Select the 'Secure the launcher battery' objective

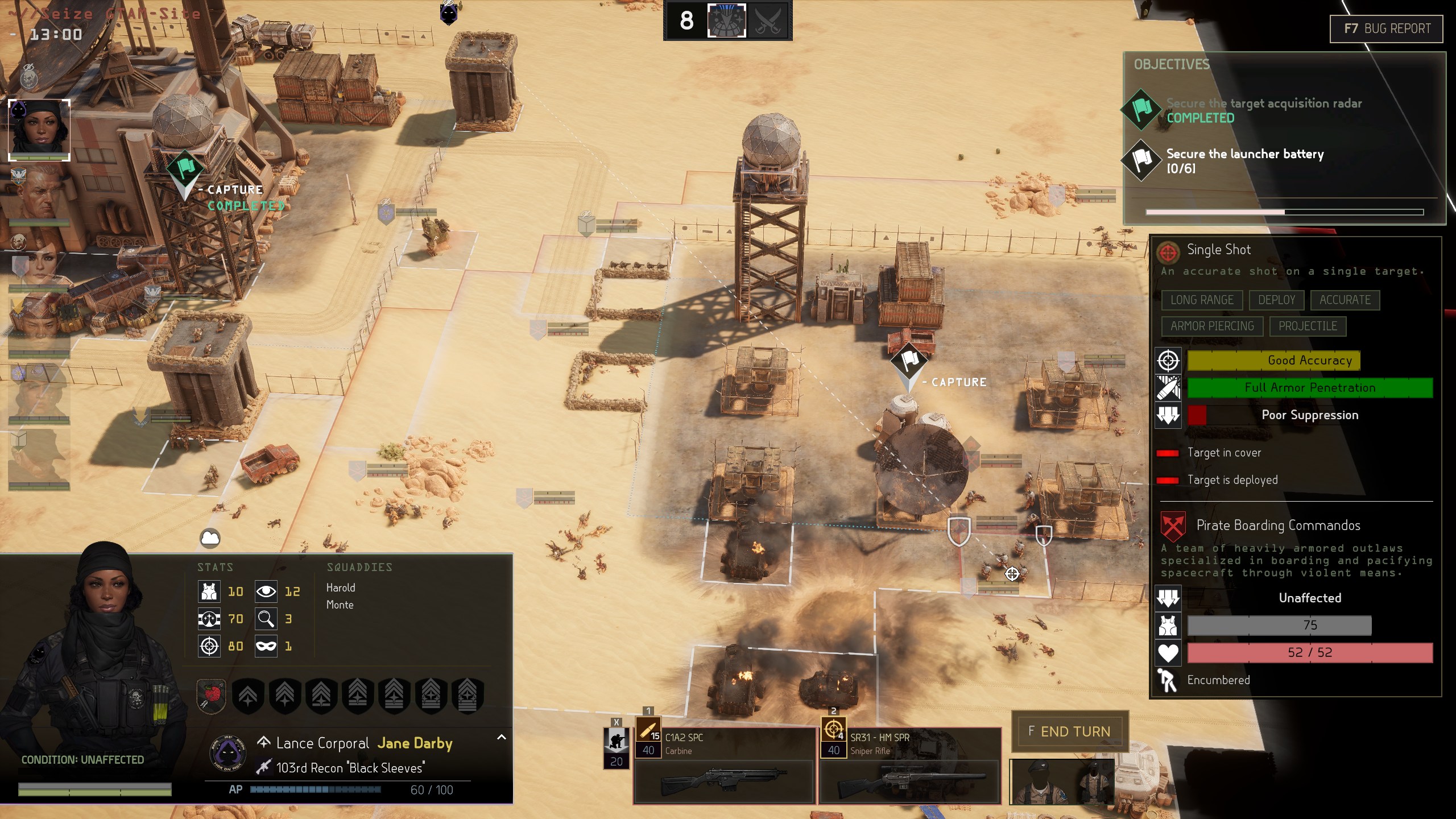[1244, 160]
